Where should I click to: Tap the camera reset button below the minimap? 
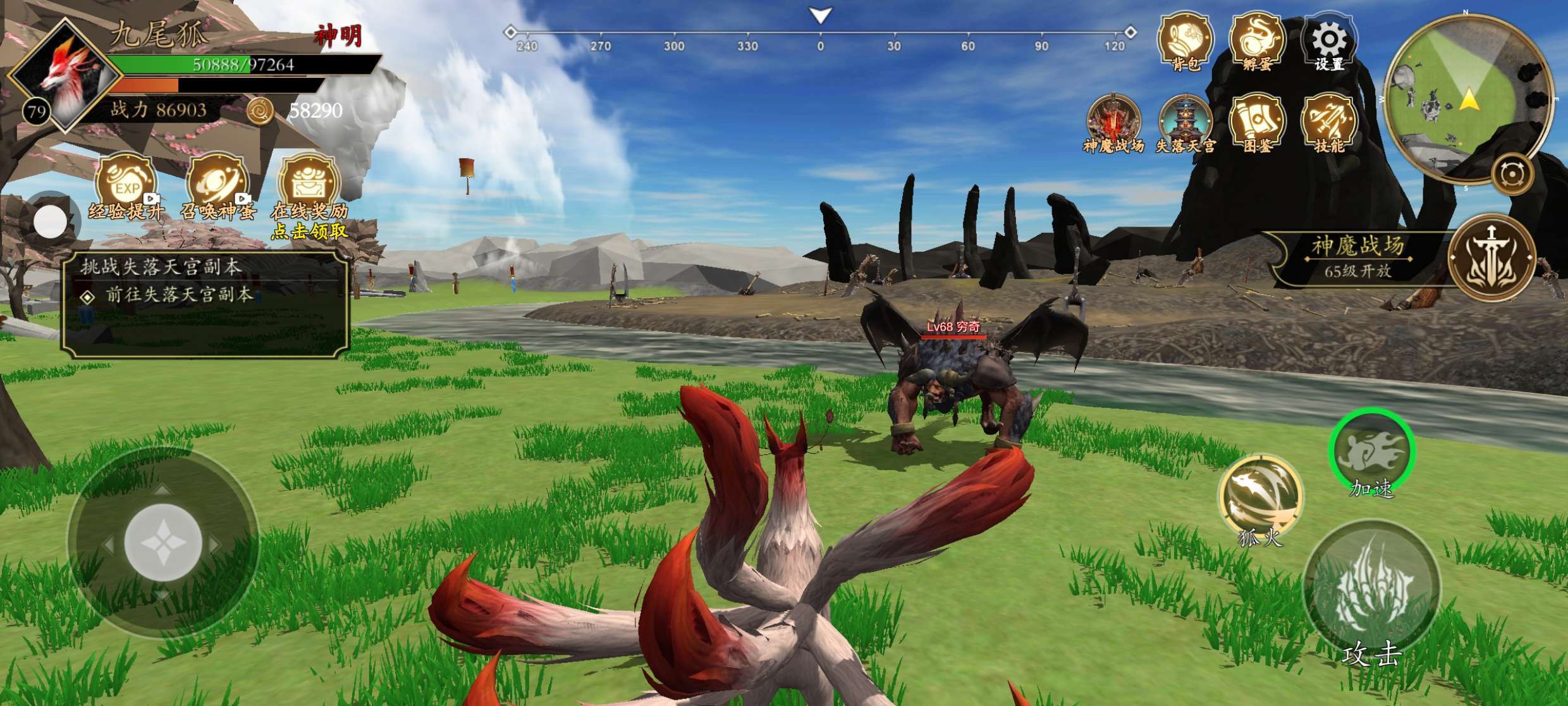1512,174
